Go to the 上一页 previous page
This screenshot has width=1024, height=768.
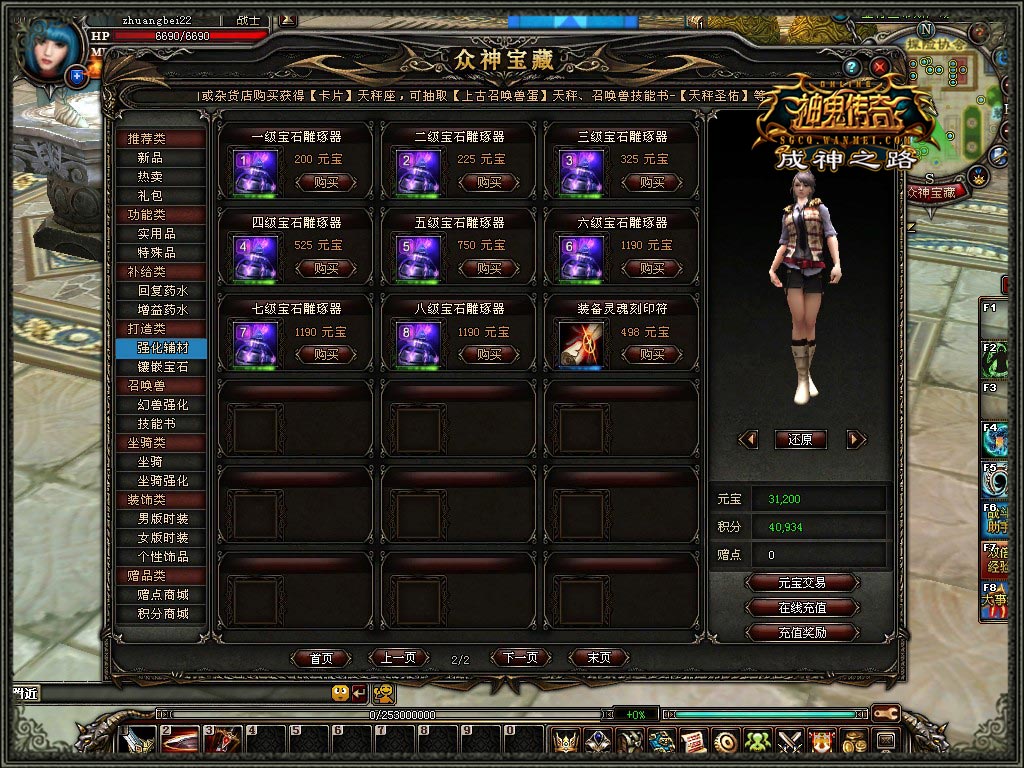pyautogui.click(x=398, y=658)
